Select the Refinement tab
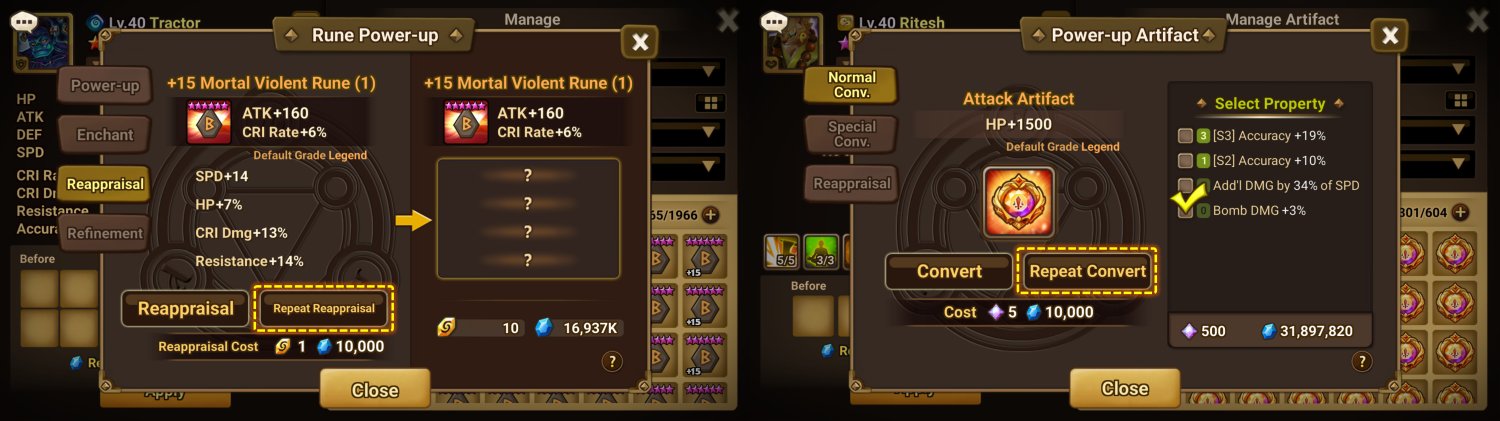This screenshot has height=421, width=1500. (x=105, y=234)
